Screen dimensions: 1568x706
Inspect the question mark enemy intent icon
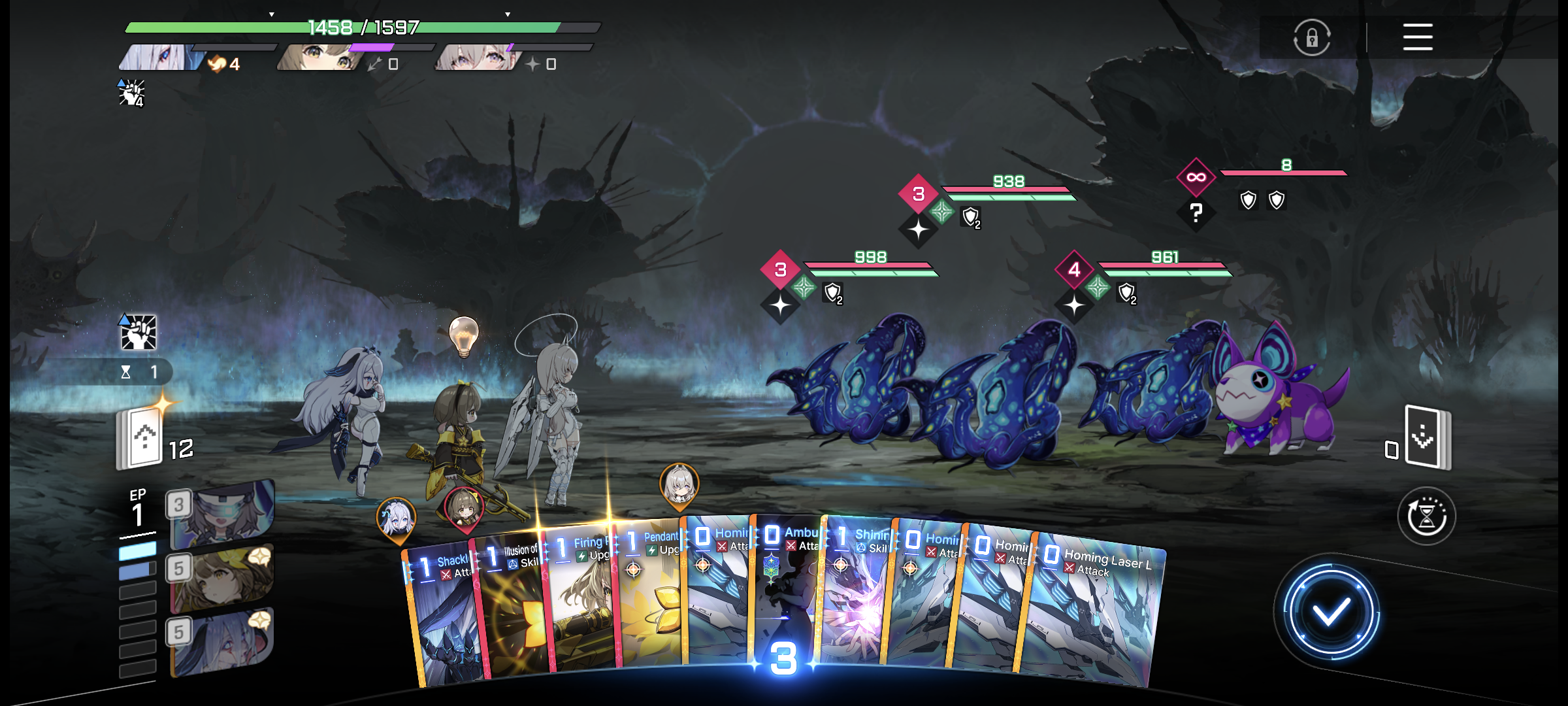click(x=1196, y=212)
